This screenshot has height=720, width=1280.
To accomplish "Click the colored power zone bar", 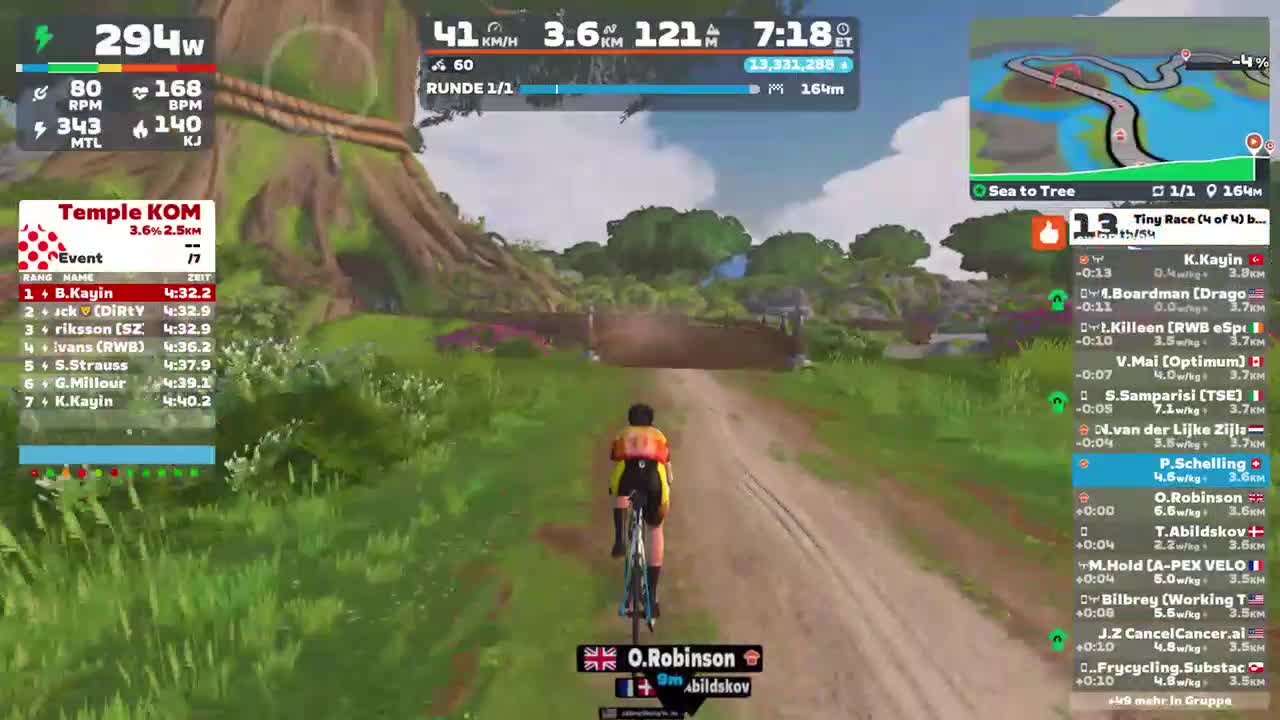I will (x=116, y=67).
